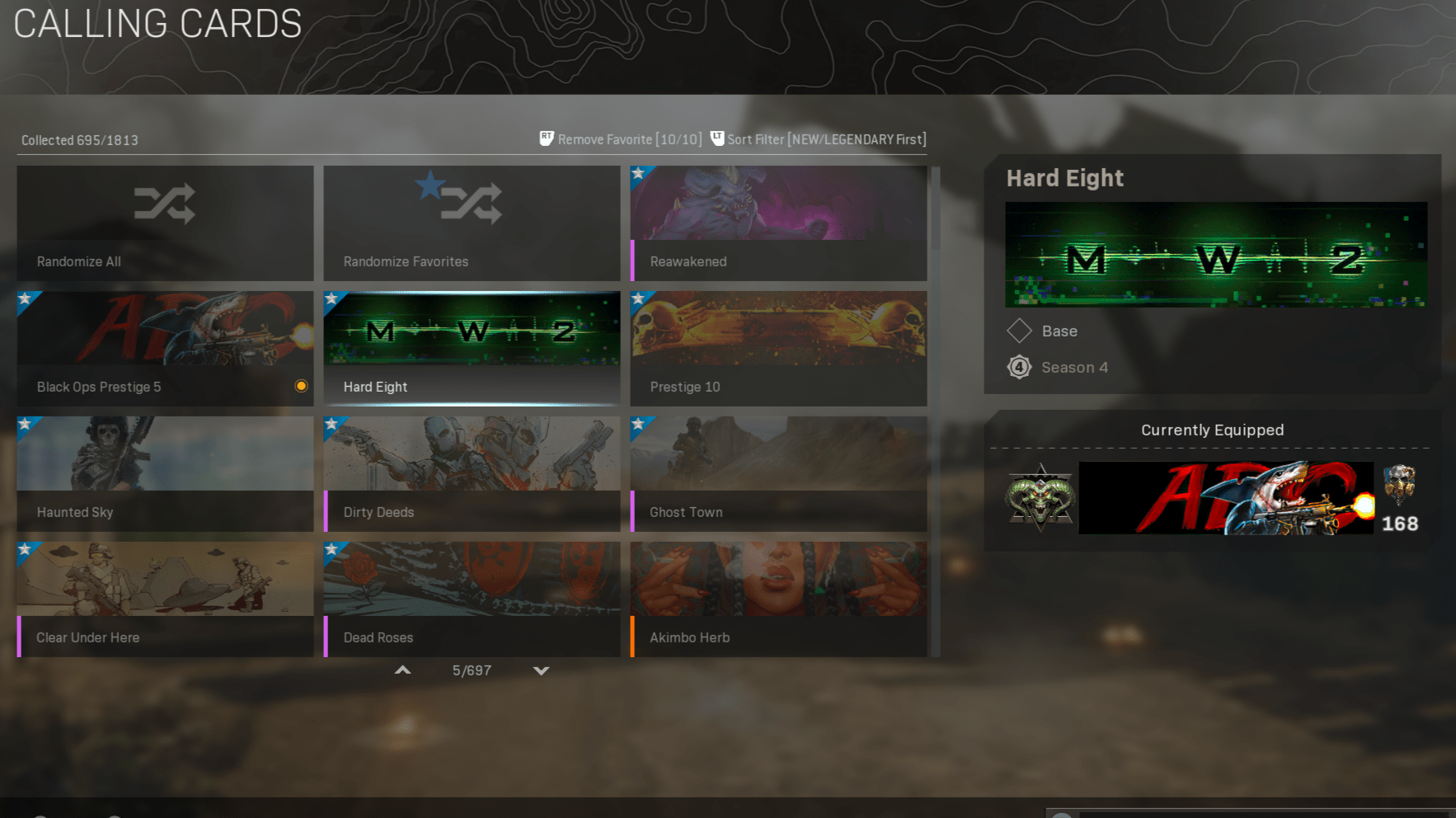Screen dimensions: 1456x818
Task: Click the 5/697 page counter
Action: tap(472, 670)
